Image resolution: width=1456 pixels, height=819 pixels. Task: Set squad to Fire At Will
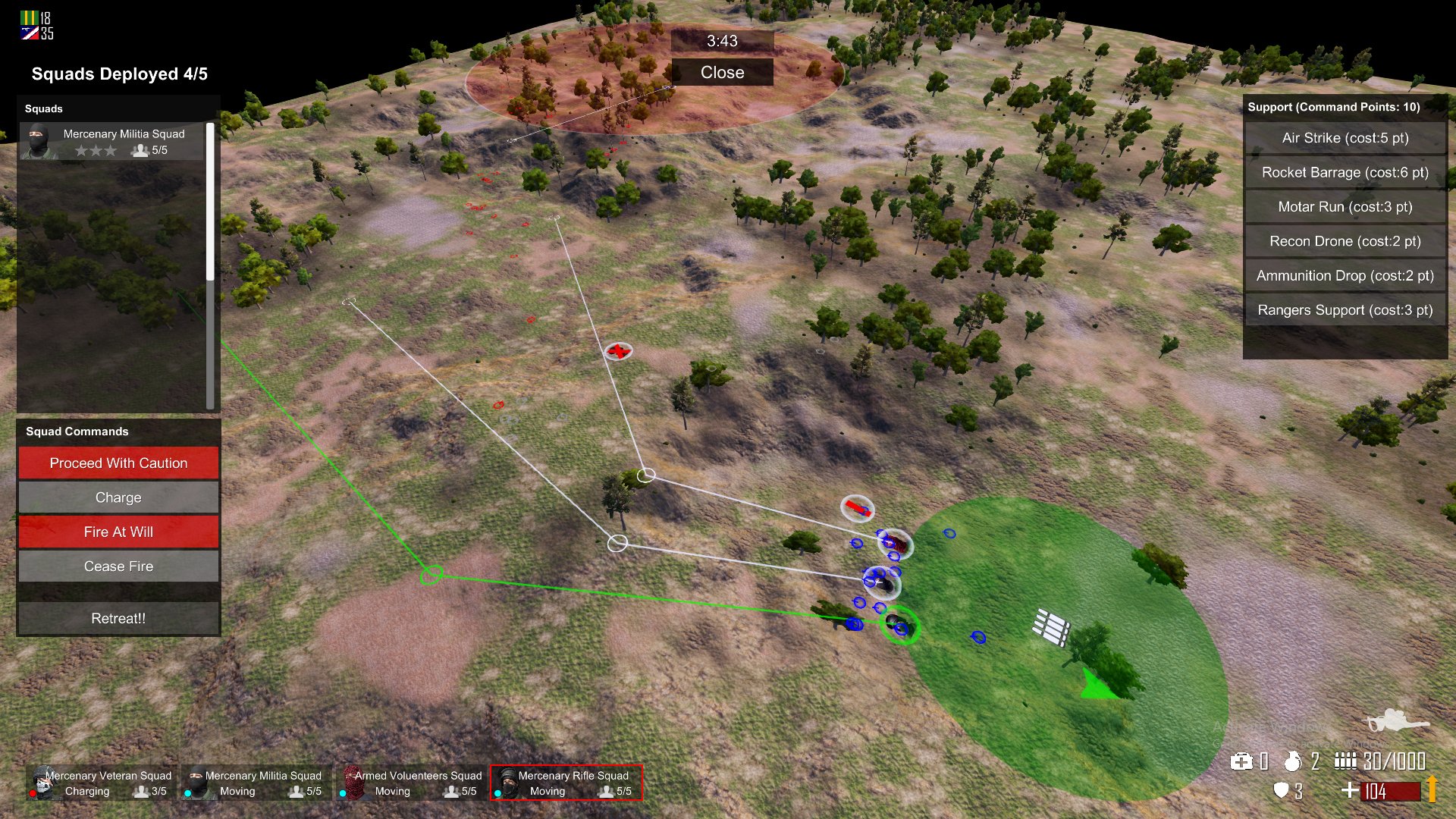(118, 532)
